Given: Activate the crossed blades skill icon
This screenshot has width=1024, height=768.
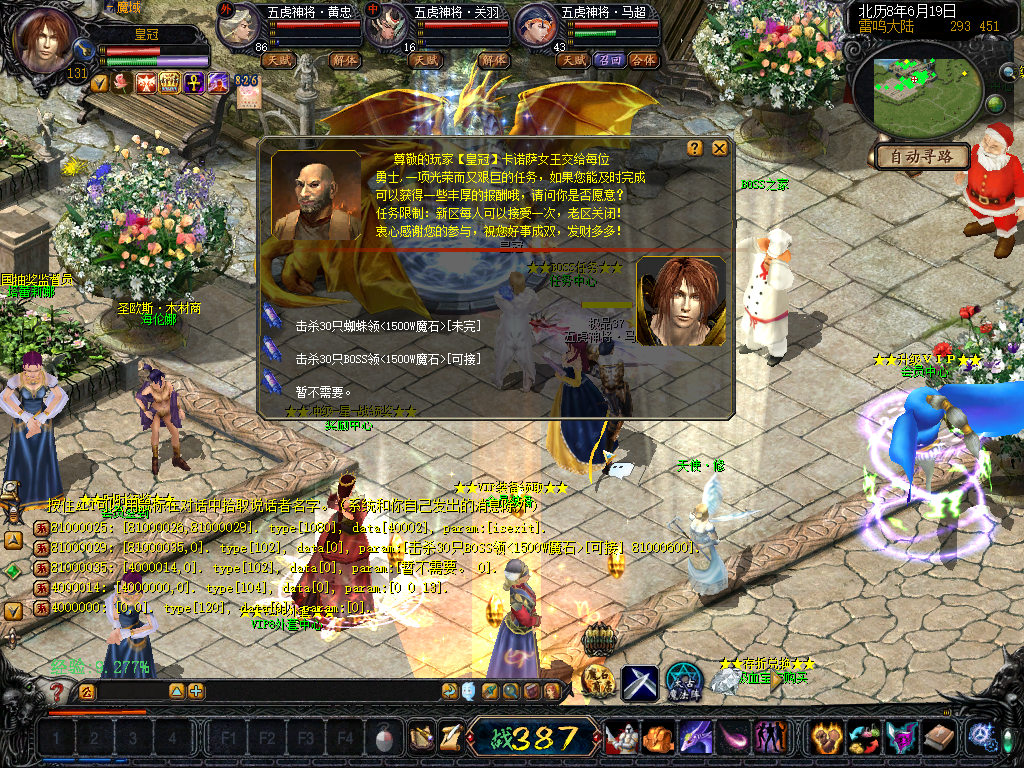Looking at the screenshot, I should pyautogui.click(x=640, y=682).
